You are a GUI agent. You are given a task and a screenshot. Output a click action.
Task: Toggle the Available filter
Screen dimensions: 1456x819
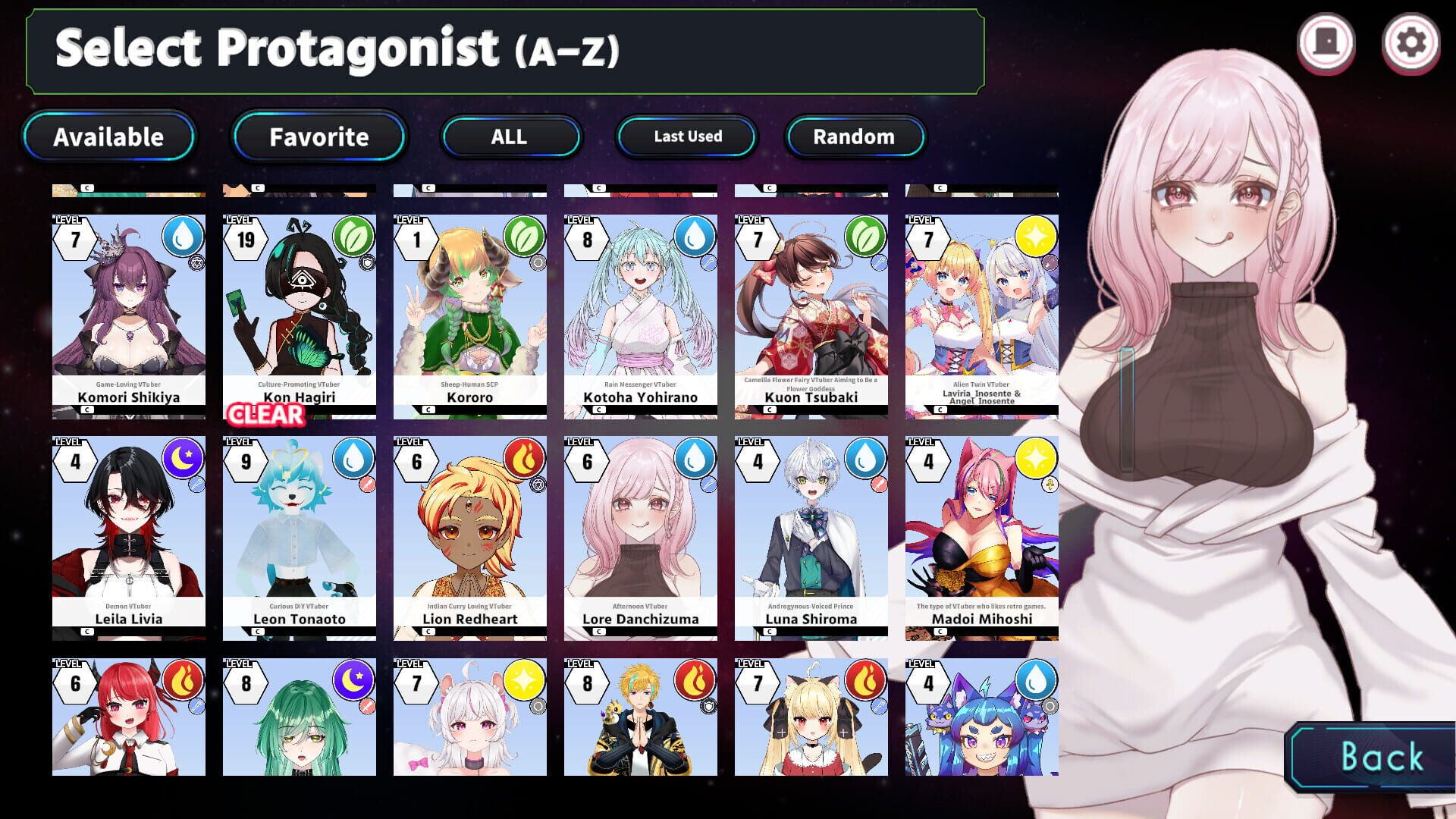[x=109, y=137]
